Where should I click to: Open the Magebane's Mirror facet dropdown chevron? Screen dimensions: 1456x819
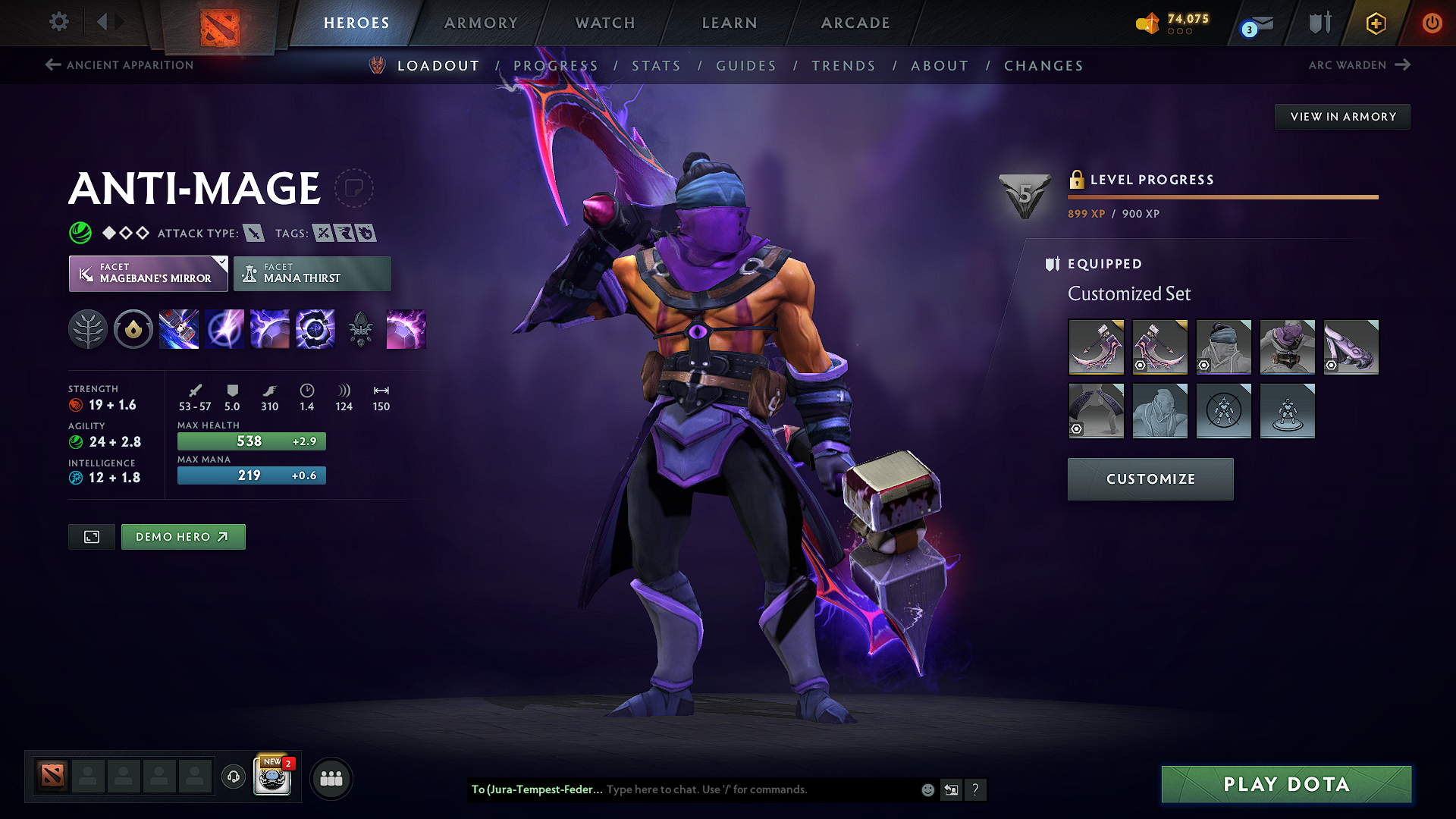pos(221,262)
